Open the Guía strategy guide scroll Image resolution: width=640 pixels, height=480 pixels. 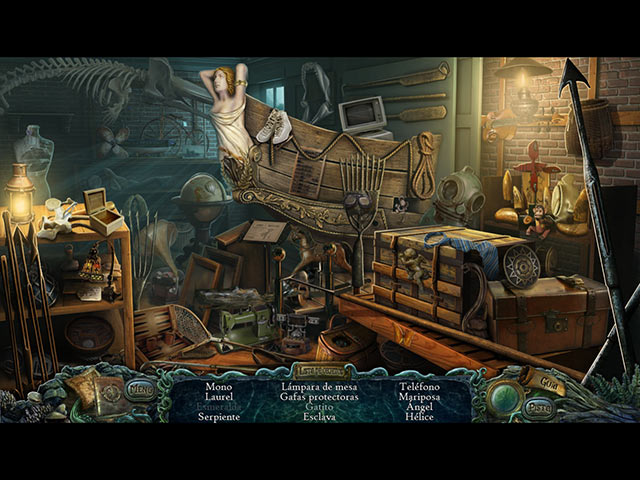click(x=547, y=379)
